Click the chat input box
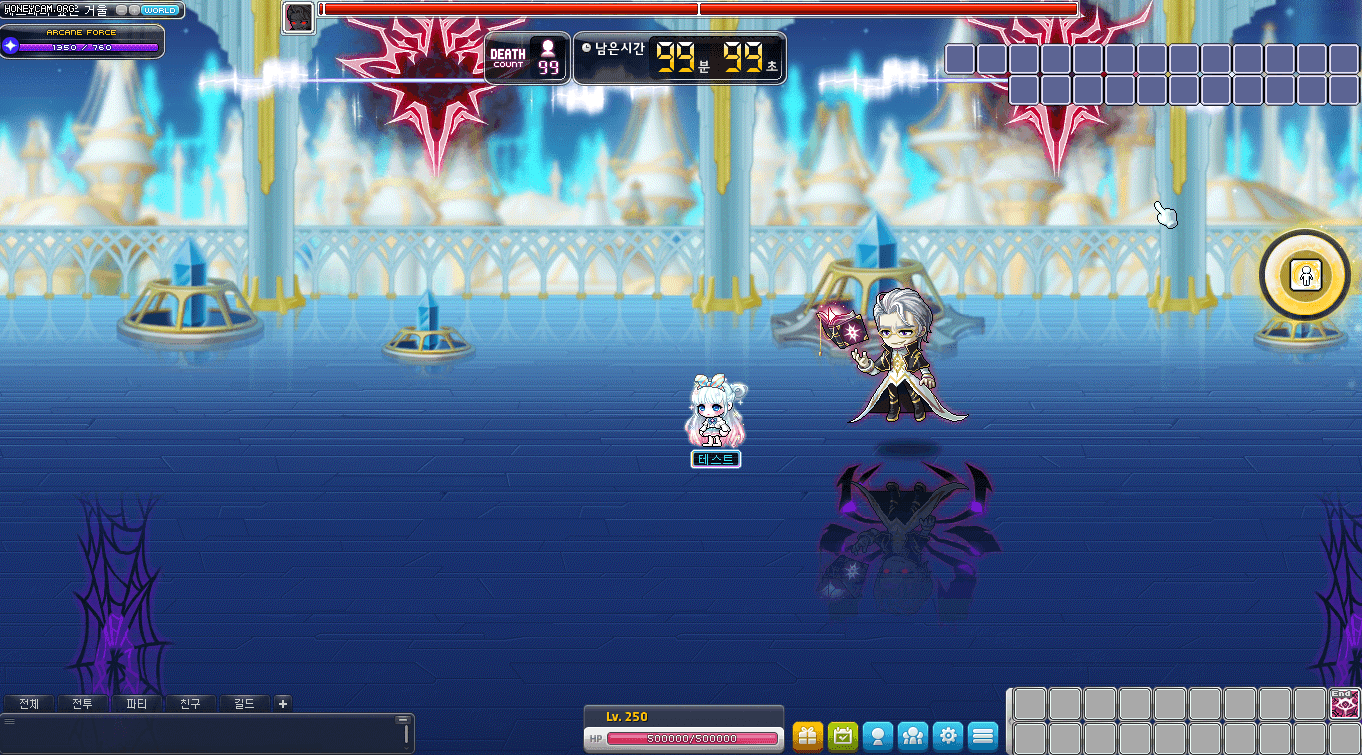Image resolution: width=1362 pixels, height=755 pixels. click(x=200, y=736)
